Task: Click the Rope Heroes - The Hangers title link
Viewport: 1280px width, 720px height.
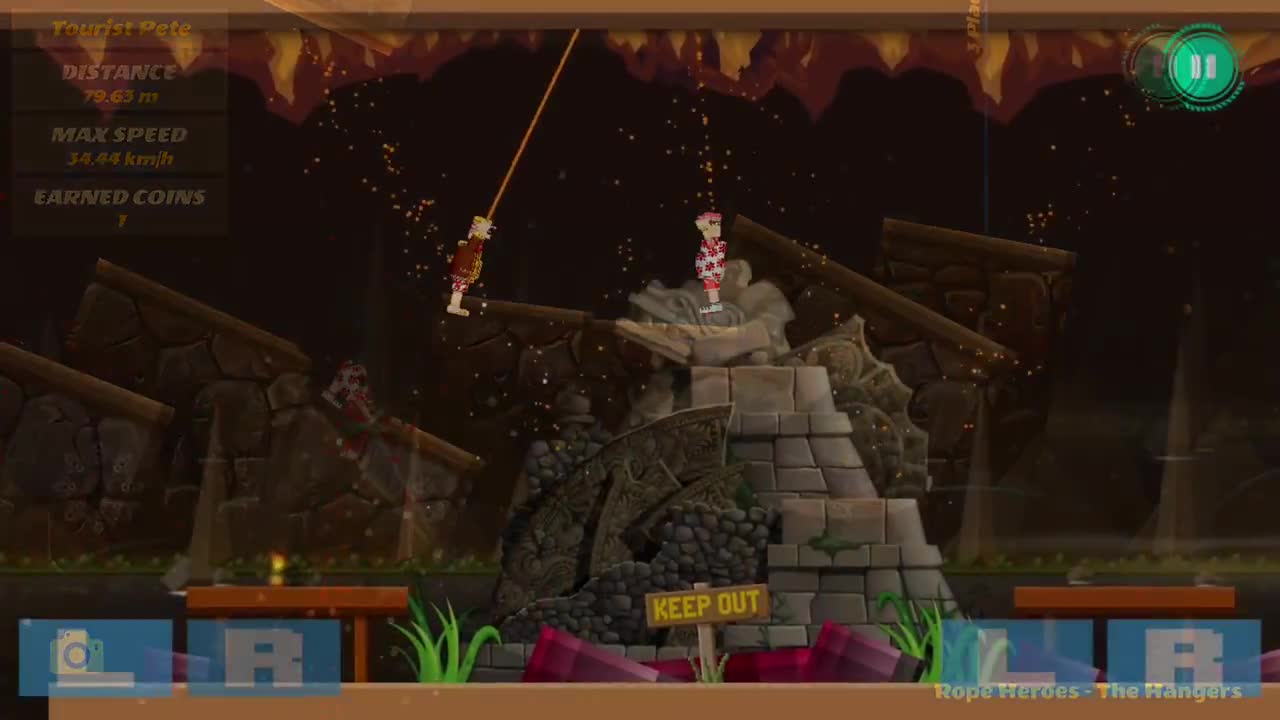Action: point(1087,691)
